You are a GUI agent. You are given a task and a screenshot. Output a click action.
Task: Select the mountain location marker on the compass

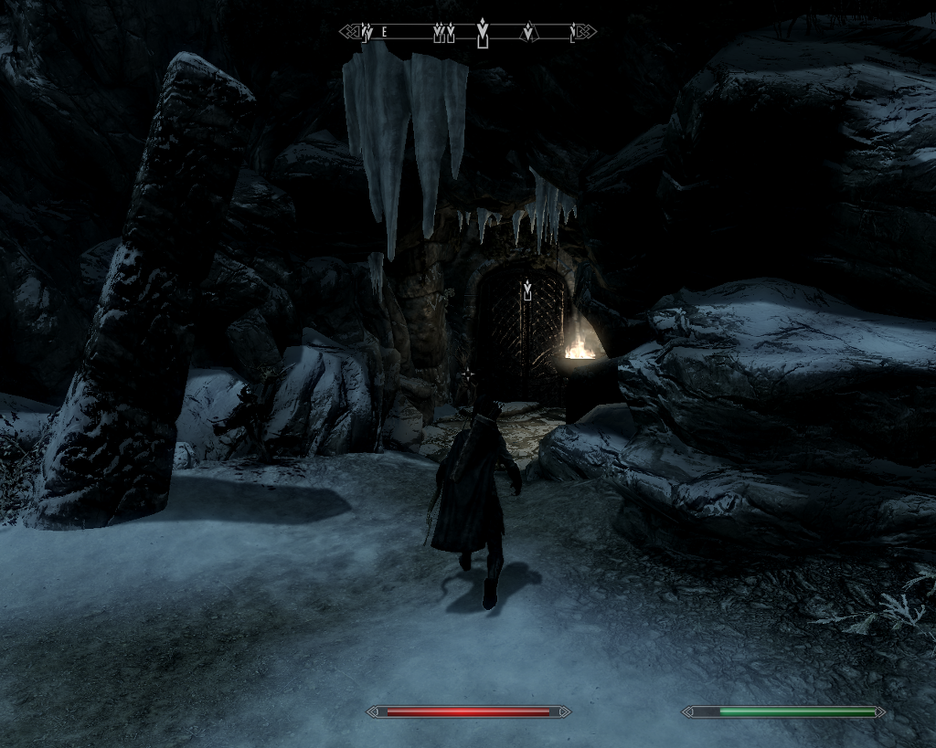pos(528,33)
